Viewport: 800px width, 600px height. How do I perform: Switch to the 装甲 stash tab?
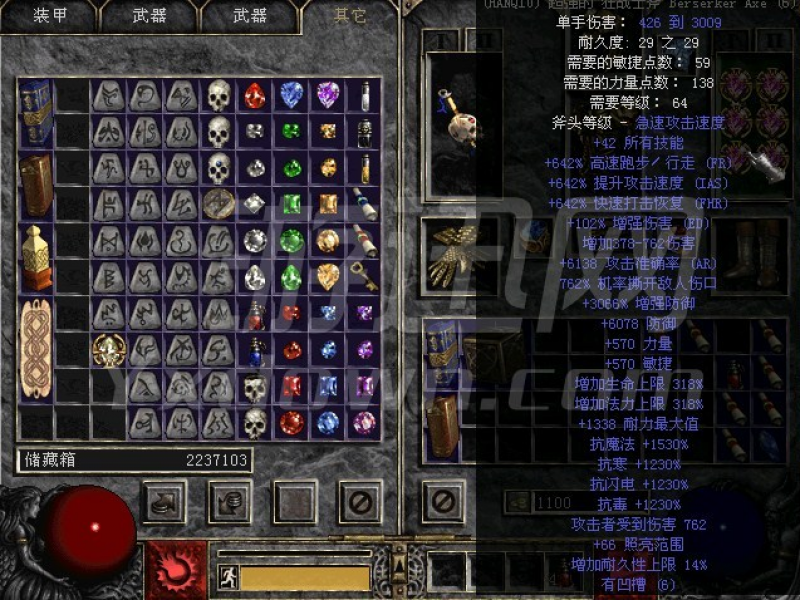(x=50, y=16)
